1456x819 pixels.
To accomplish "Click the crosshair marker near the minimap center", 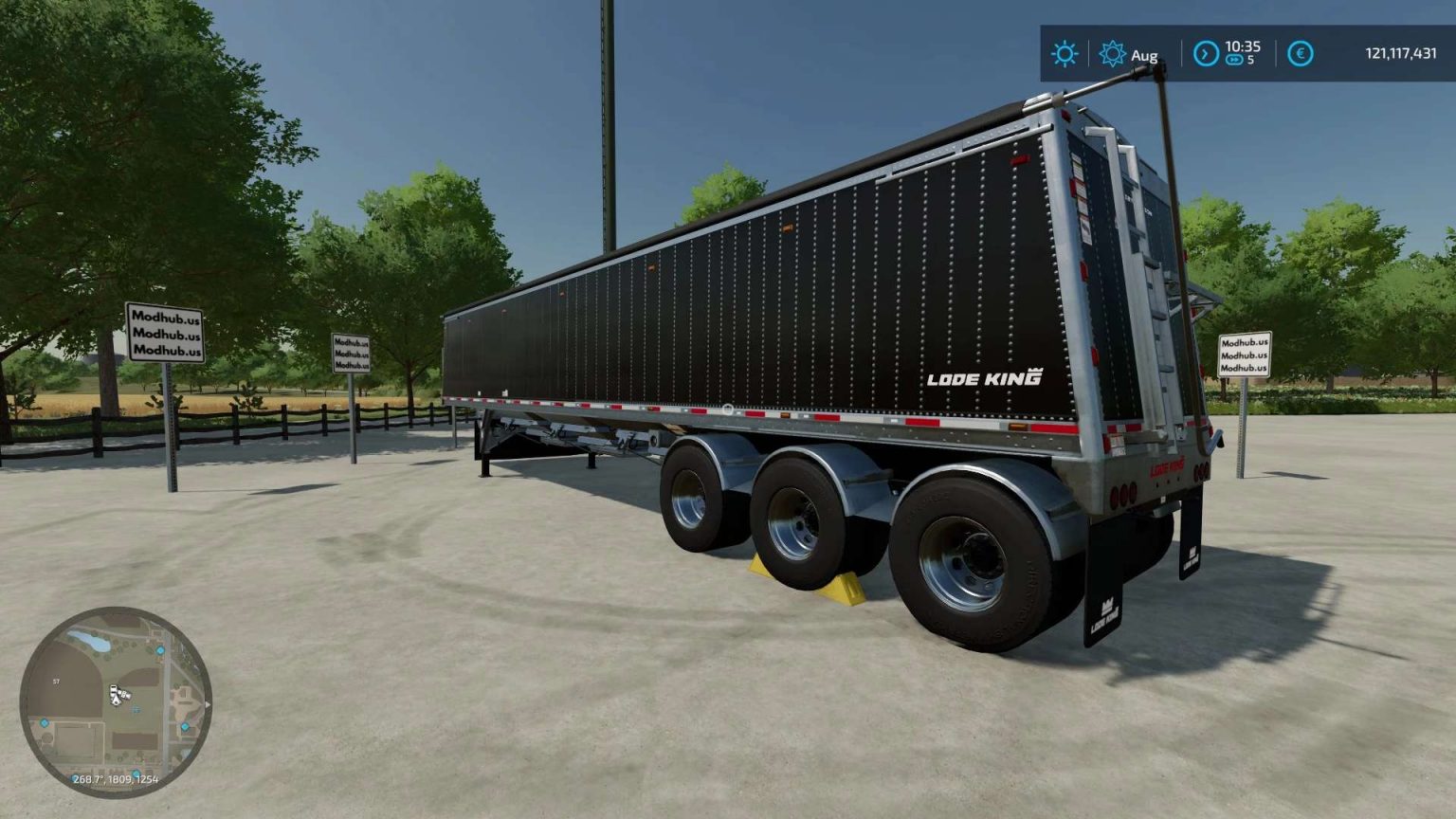I will point(136,709).
